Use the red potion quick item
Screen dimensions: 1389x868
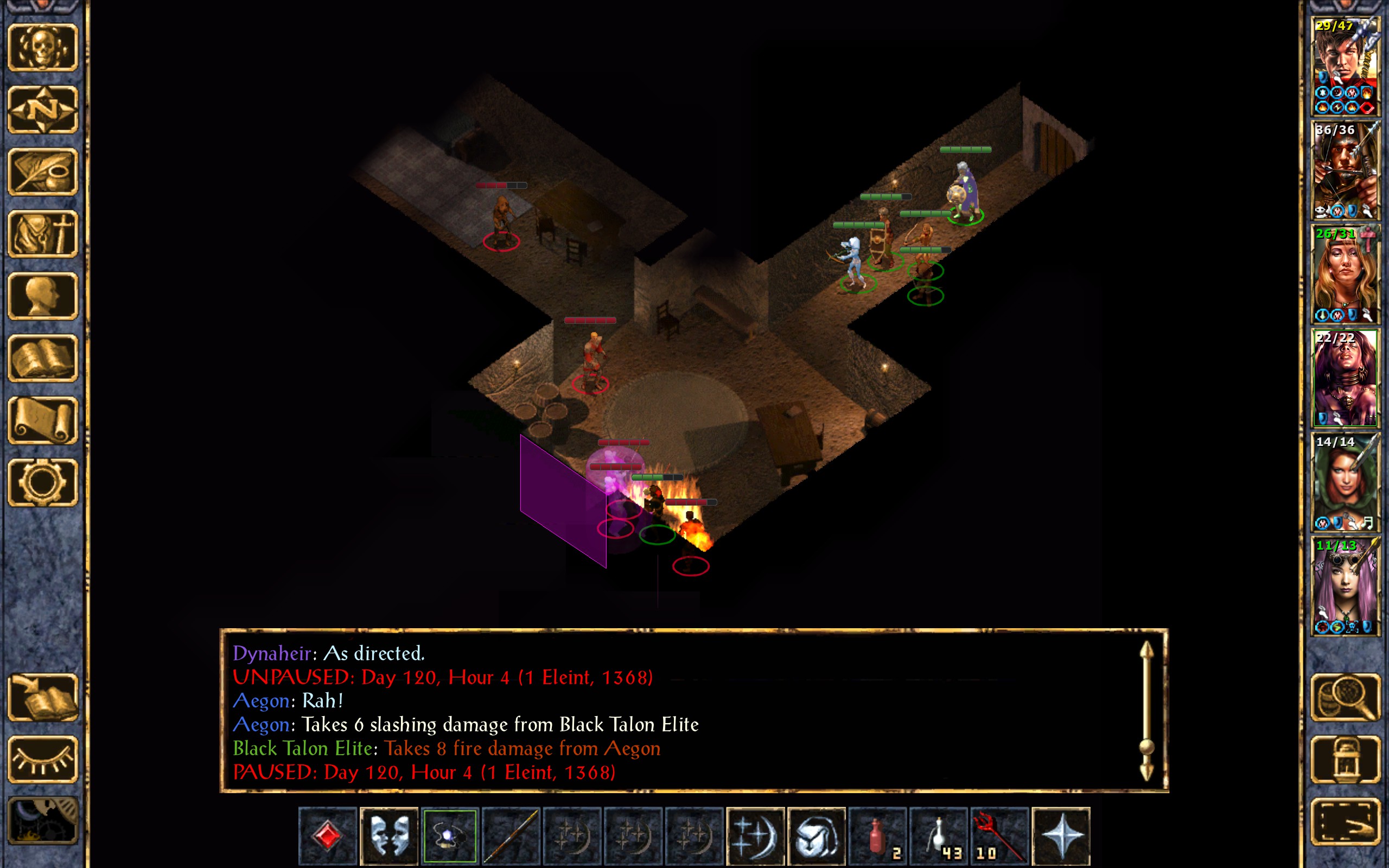point(877,835)
